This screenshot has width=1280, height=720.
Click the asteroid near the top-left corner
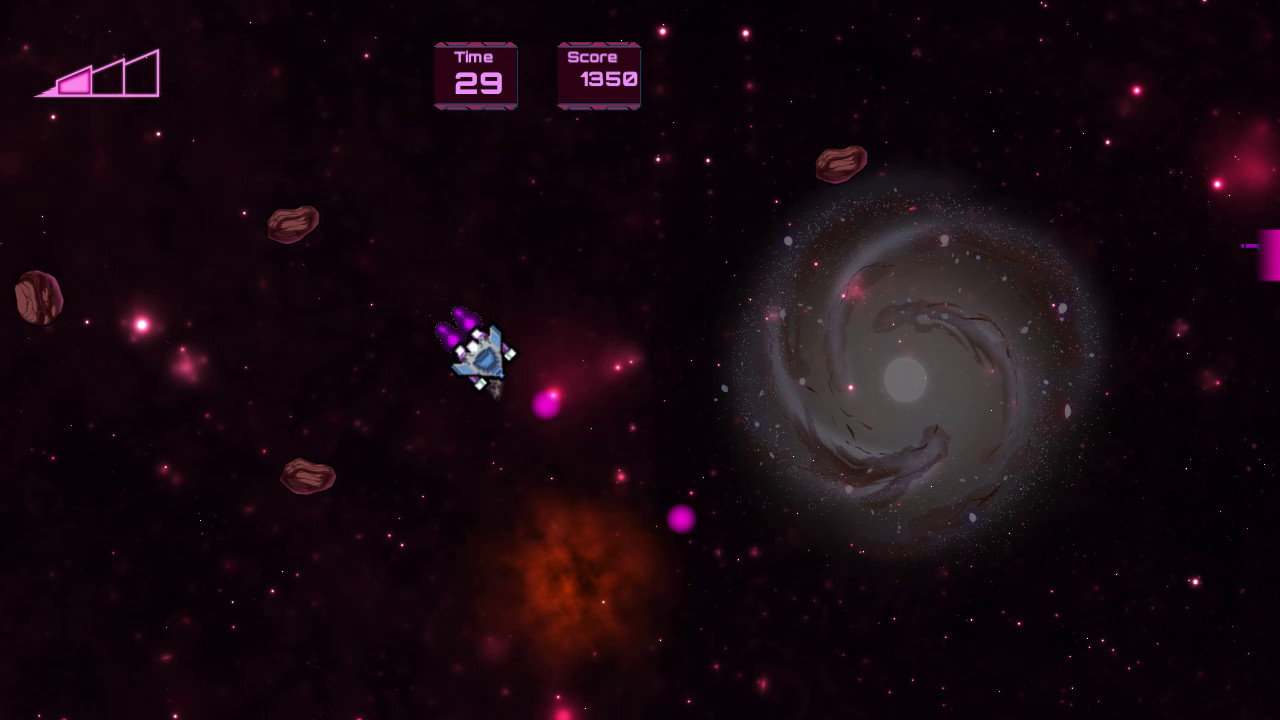292,227
